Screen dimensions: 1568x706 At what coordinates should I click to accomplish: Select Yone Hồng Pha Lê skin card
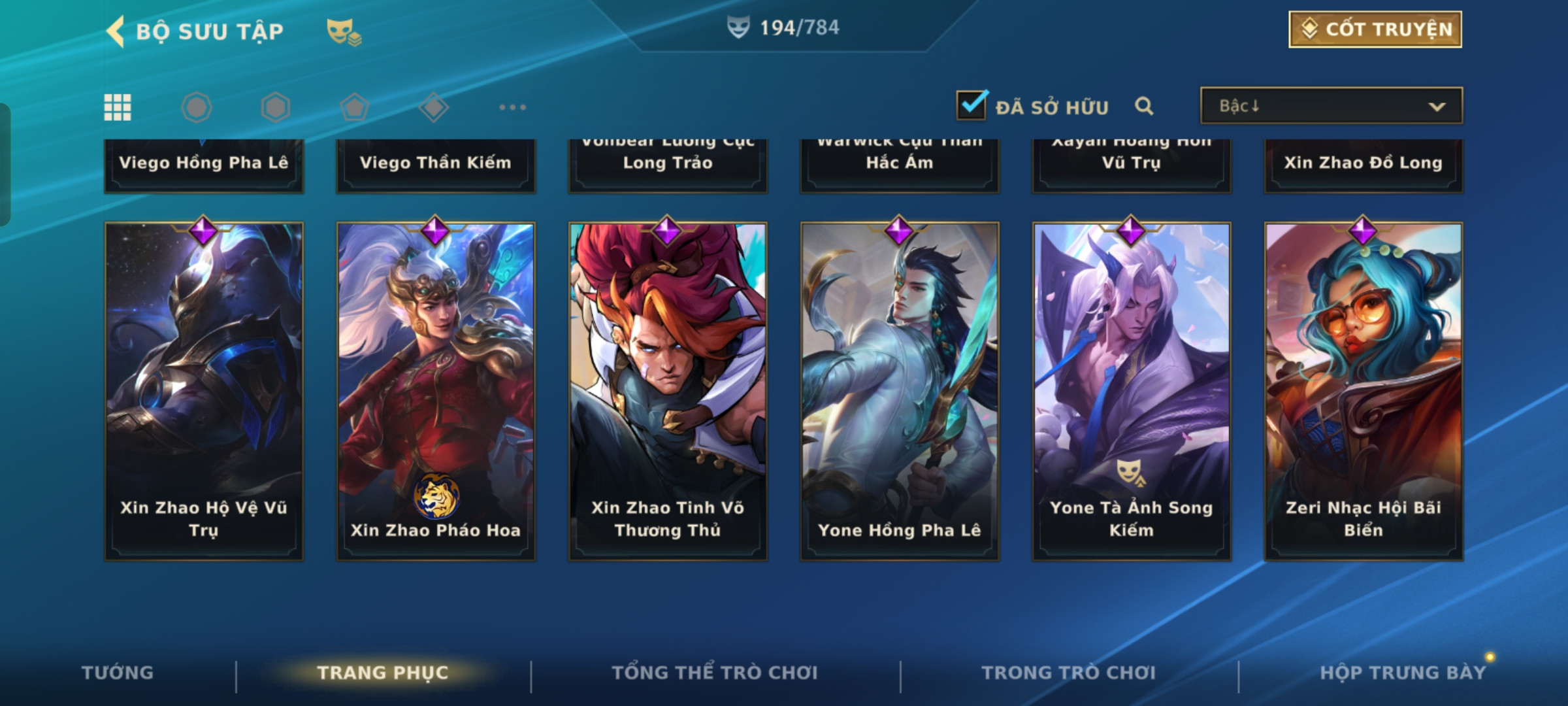[900, 391]
